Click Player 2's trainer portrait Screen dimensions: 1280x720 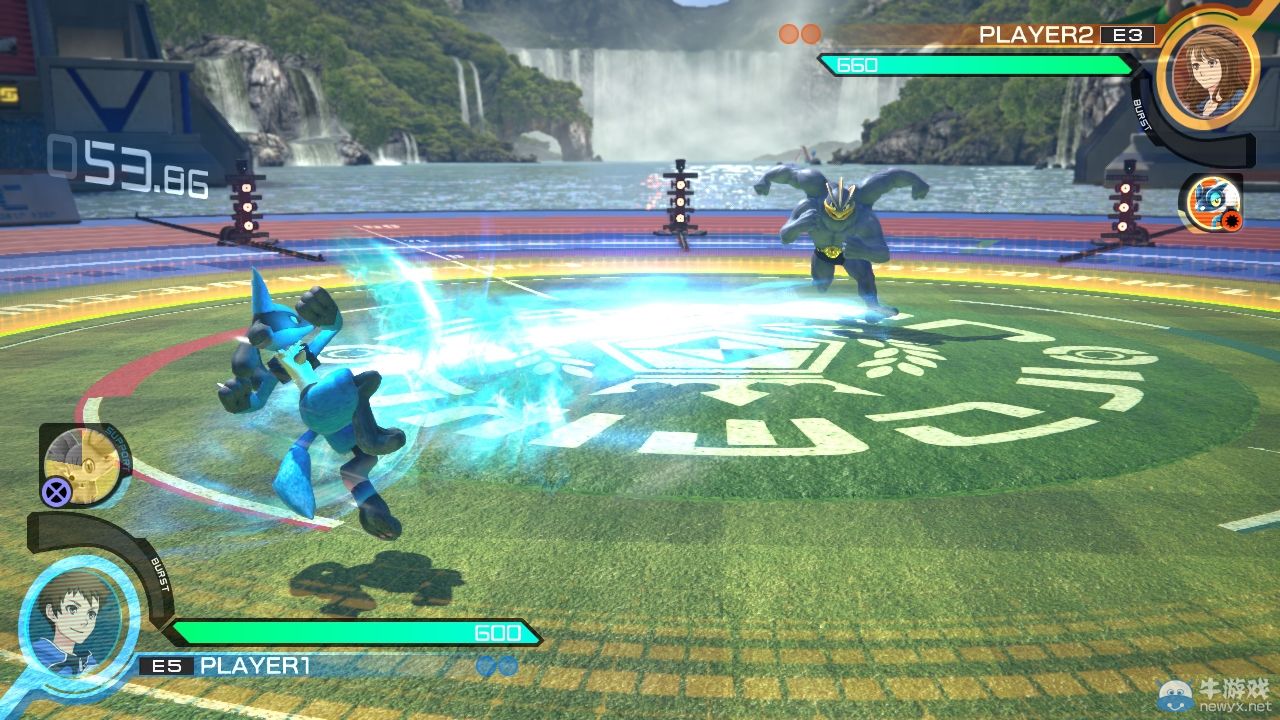(1207, 67)
